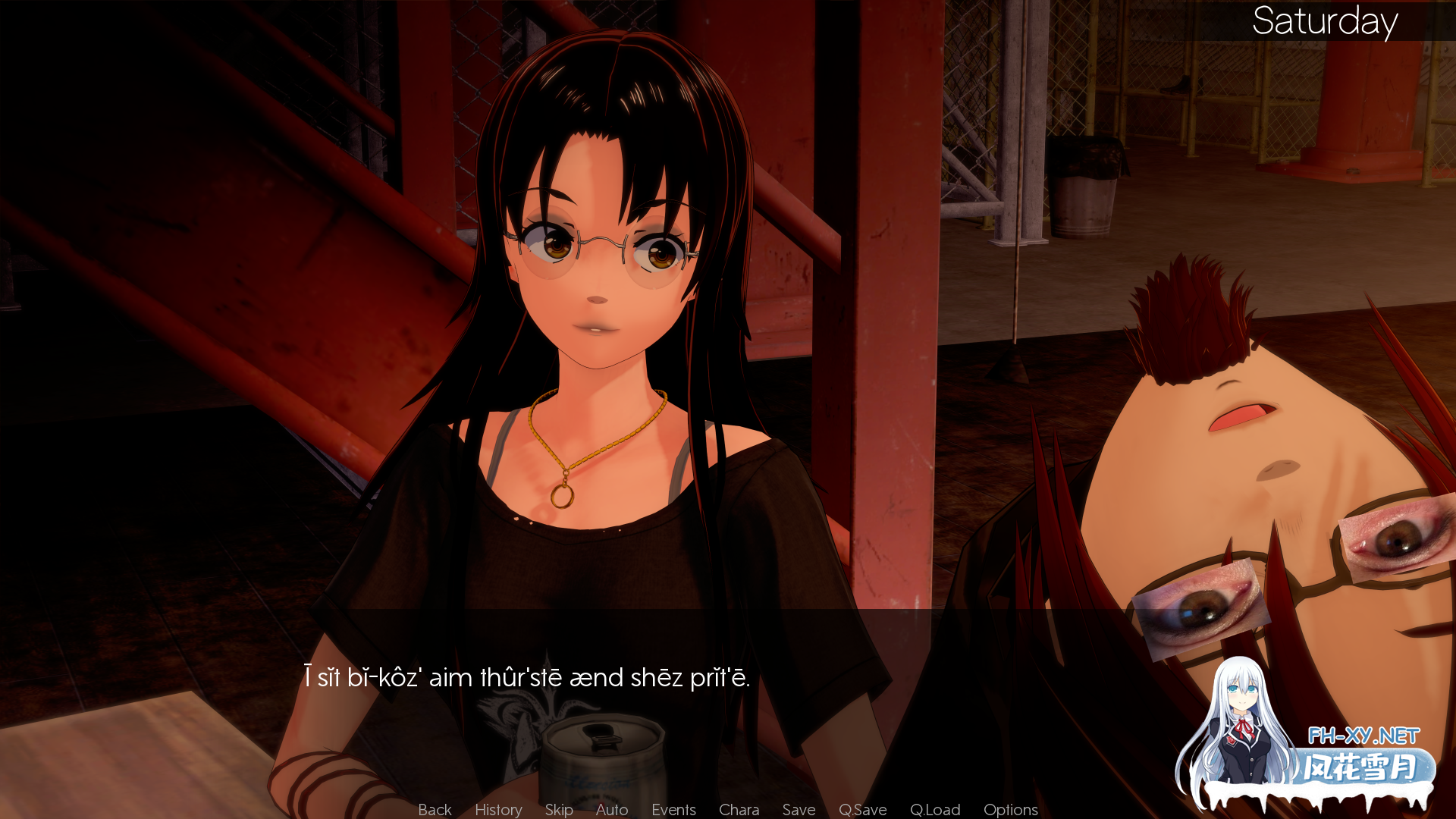Click the Saturday day indicator banner
The image size is (1456, 819).
[x=1326, y=23]
